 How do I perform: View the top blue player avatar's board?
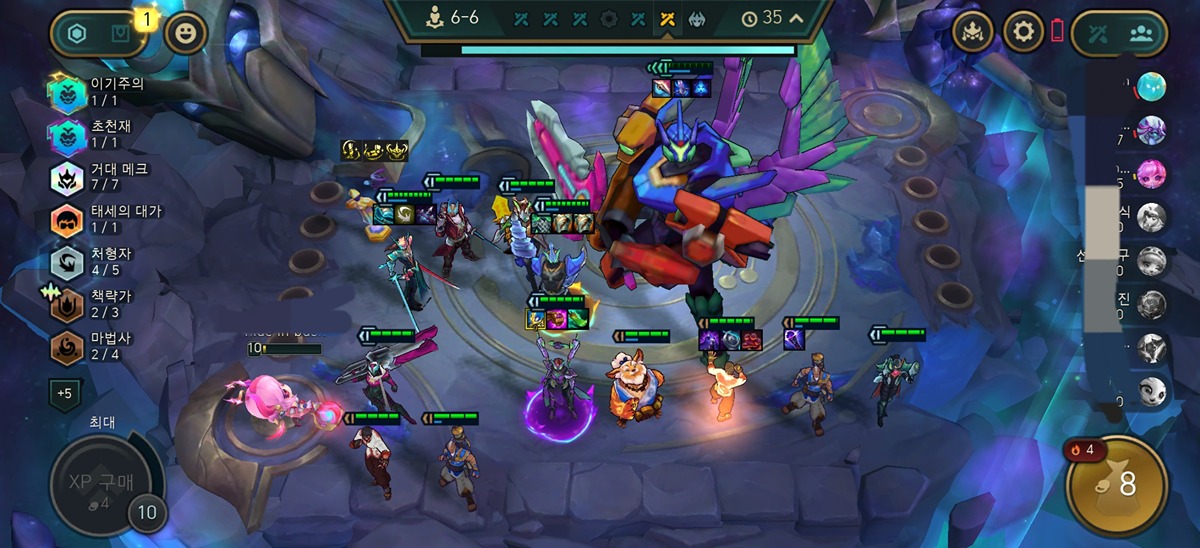point(1151,87)
